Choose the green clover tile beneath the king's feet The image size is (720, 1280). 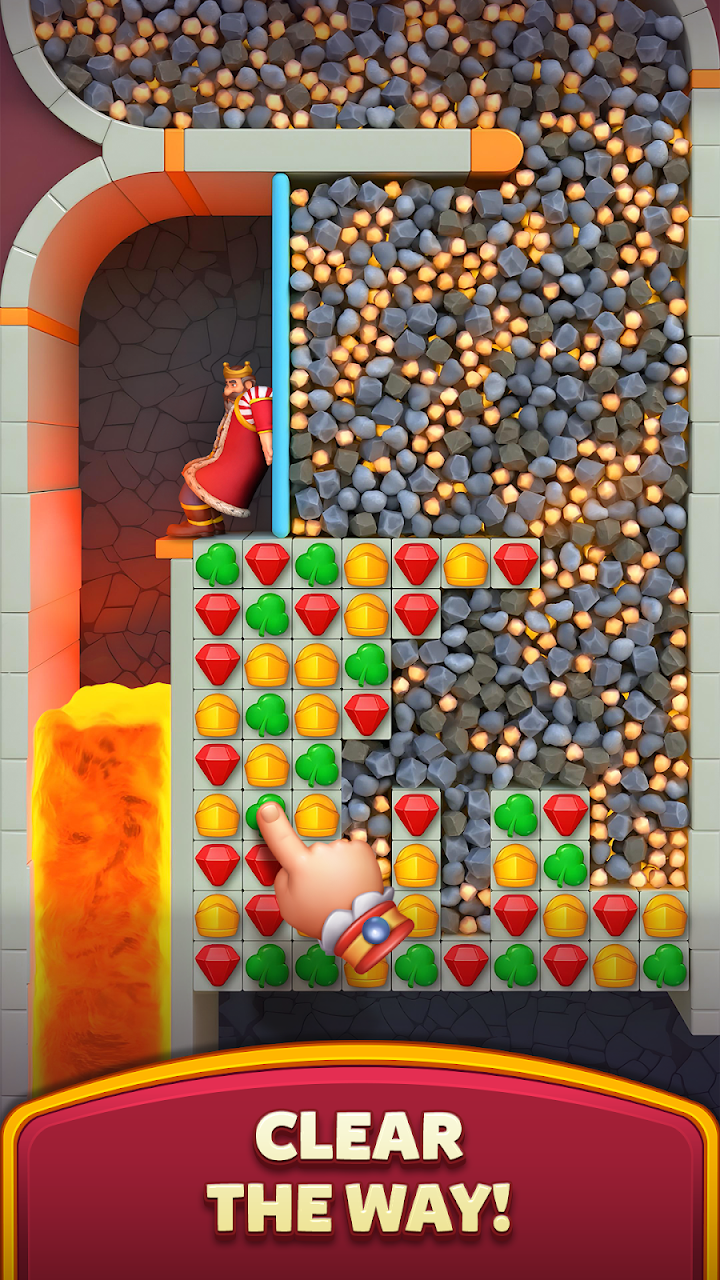217,564
